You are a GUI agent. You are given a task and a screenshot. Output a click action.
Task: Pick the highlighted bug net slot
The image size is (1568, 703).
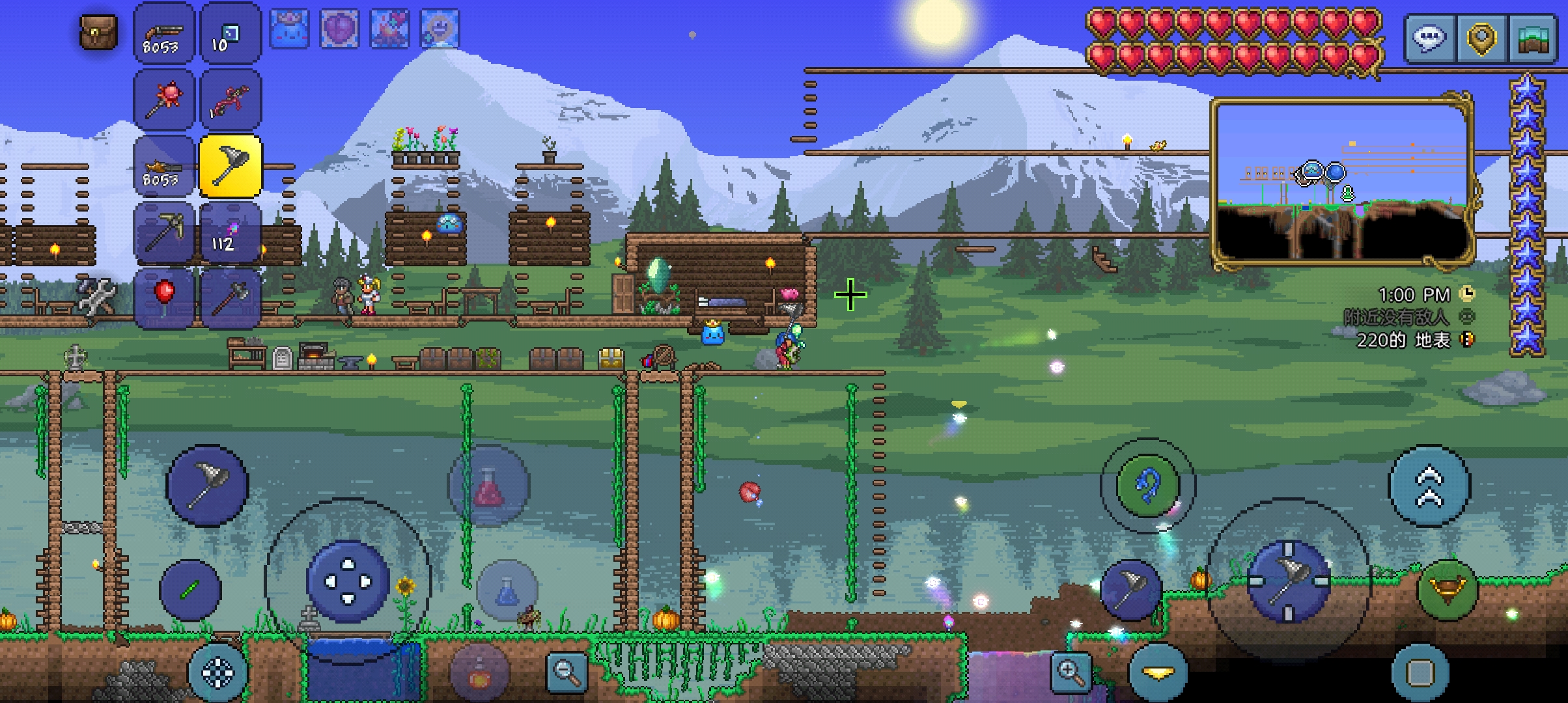(x=230, y=166)
